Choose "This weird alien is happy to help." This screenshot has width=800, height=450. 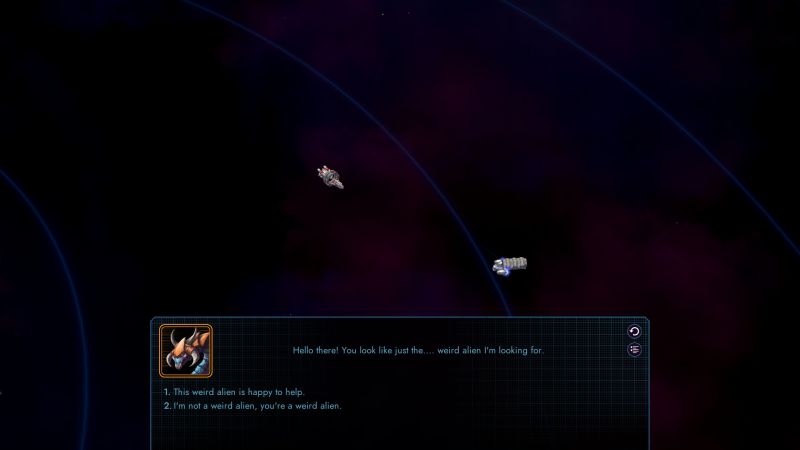coord(238,391)
